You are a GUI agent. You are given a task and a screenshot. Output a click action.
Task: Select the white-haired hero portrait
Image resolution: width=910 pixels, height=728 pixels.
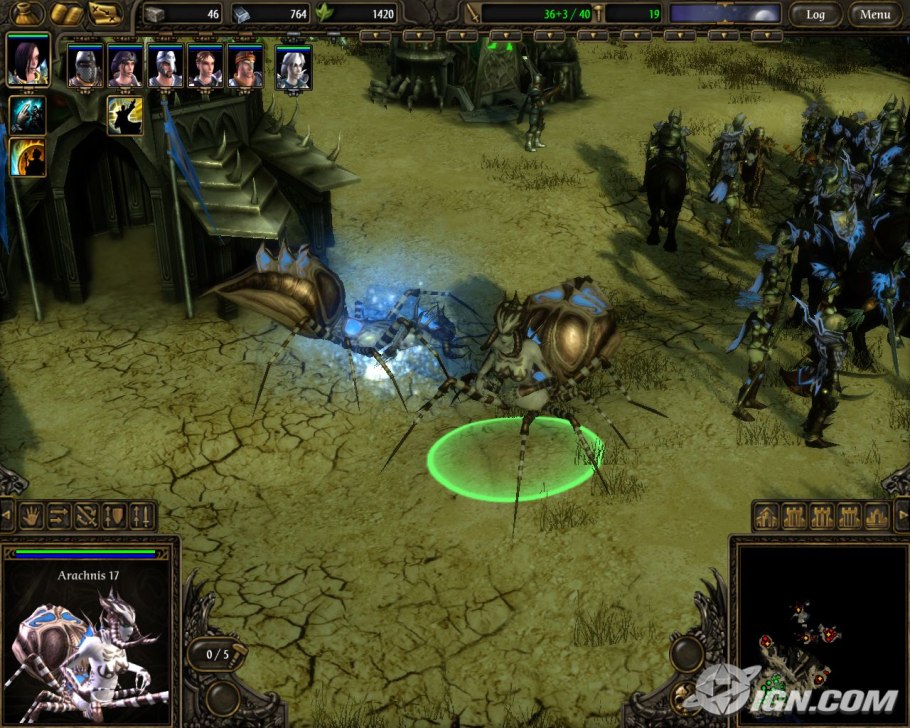click(x=293, y=68)
